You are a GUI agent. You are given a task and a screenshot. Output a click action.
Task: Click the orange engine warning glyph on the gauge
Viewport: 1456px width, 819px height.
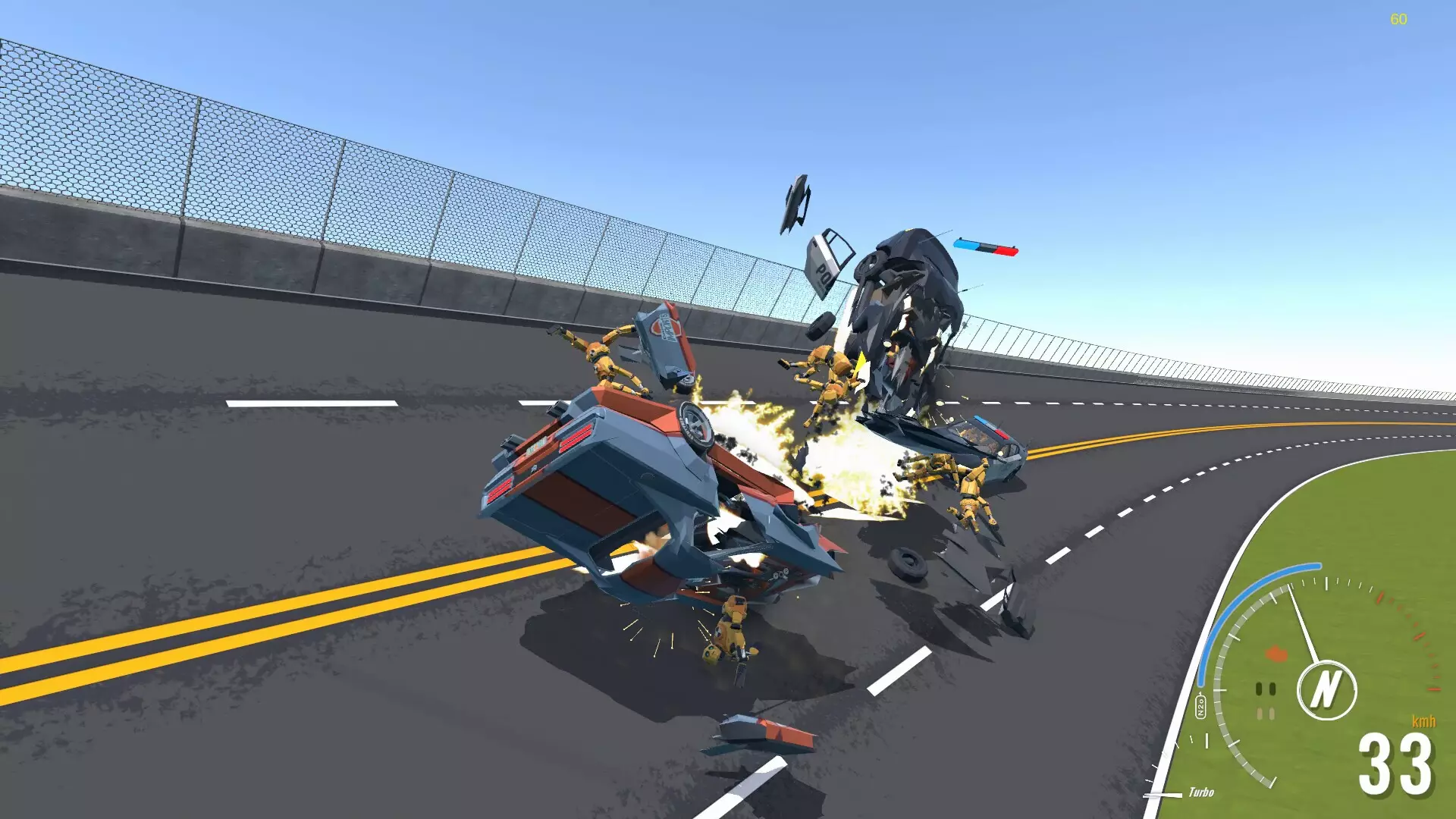click(1276, 654)
